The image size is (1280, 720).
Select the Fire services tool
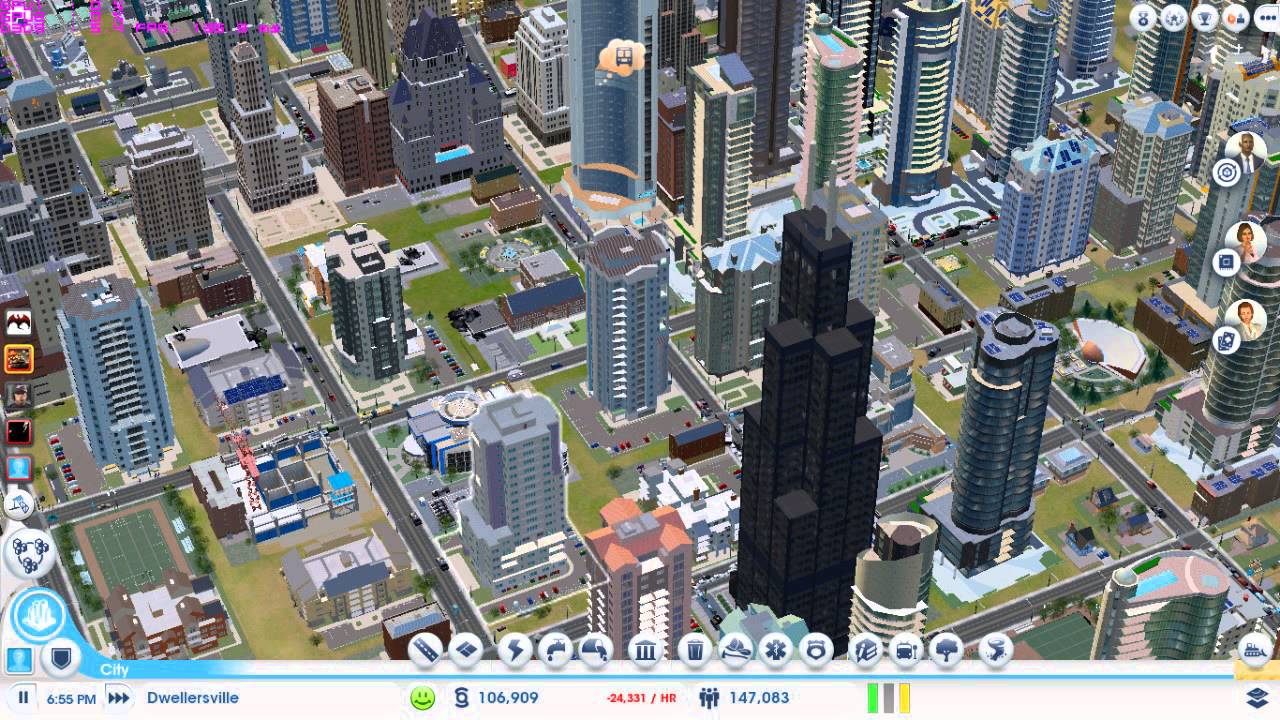[735, 650]
